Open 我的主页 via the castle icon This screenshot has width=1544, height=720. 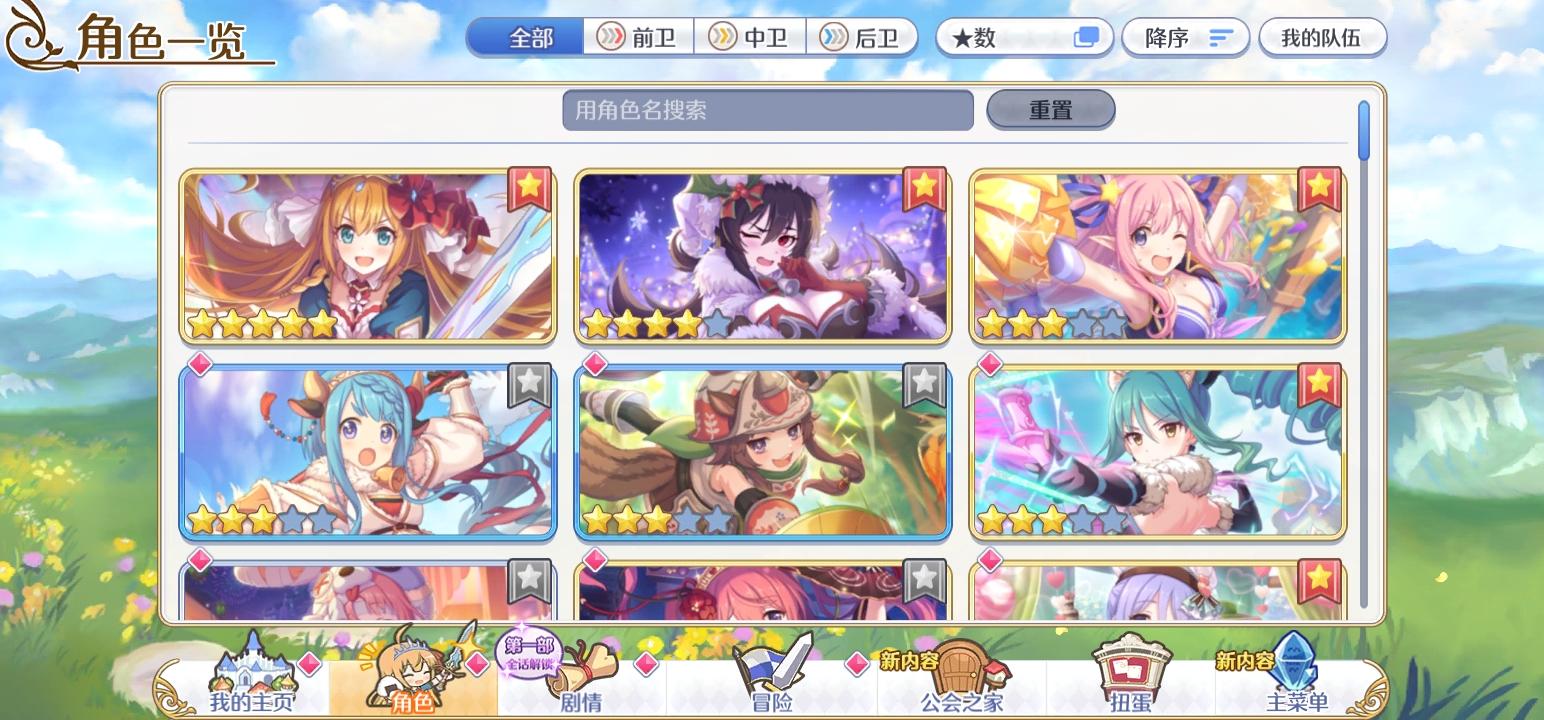click(x=252, y=672)
